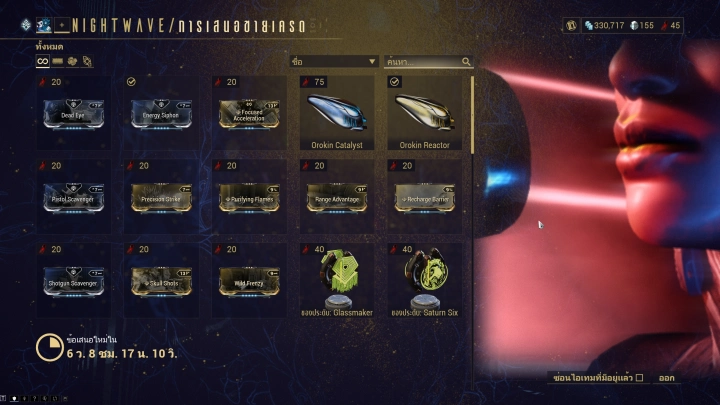This screenshot has width=720, height=405.
Task: Select the Orokin Catalyst offering
Action: click(x=334, y=113)
